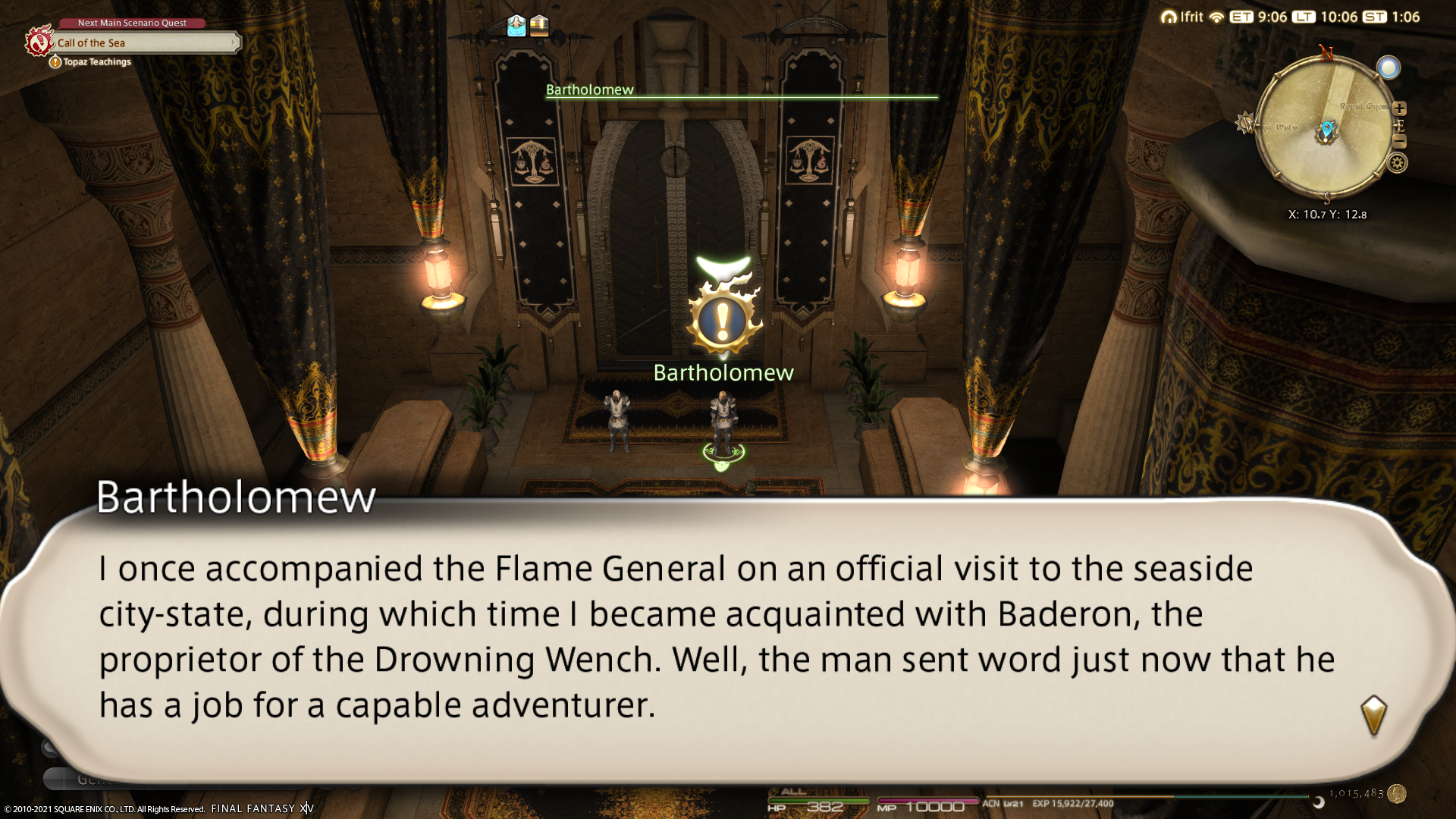Click the compass sun emblem left of minimap
This screenshot has width=1456, height=819.
coord(1245,123)
